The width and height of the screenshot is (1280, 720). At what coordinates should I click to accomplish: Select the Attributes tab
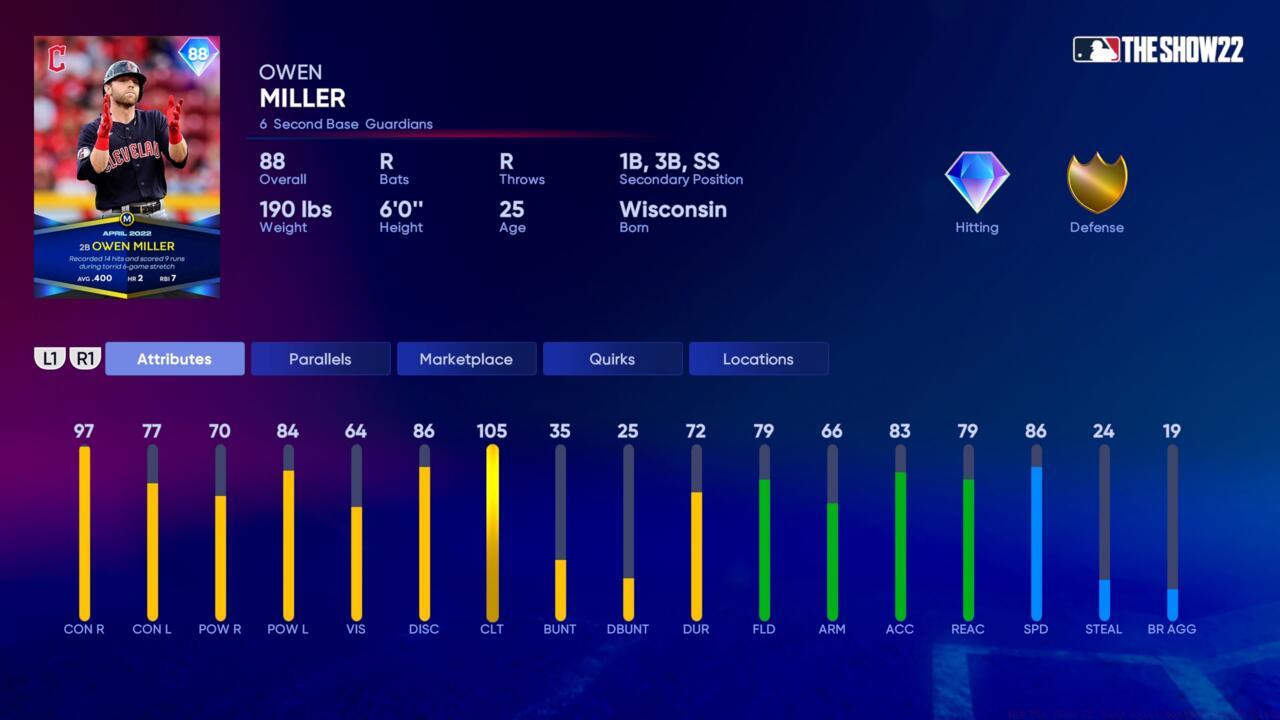(x=174, y=358)
